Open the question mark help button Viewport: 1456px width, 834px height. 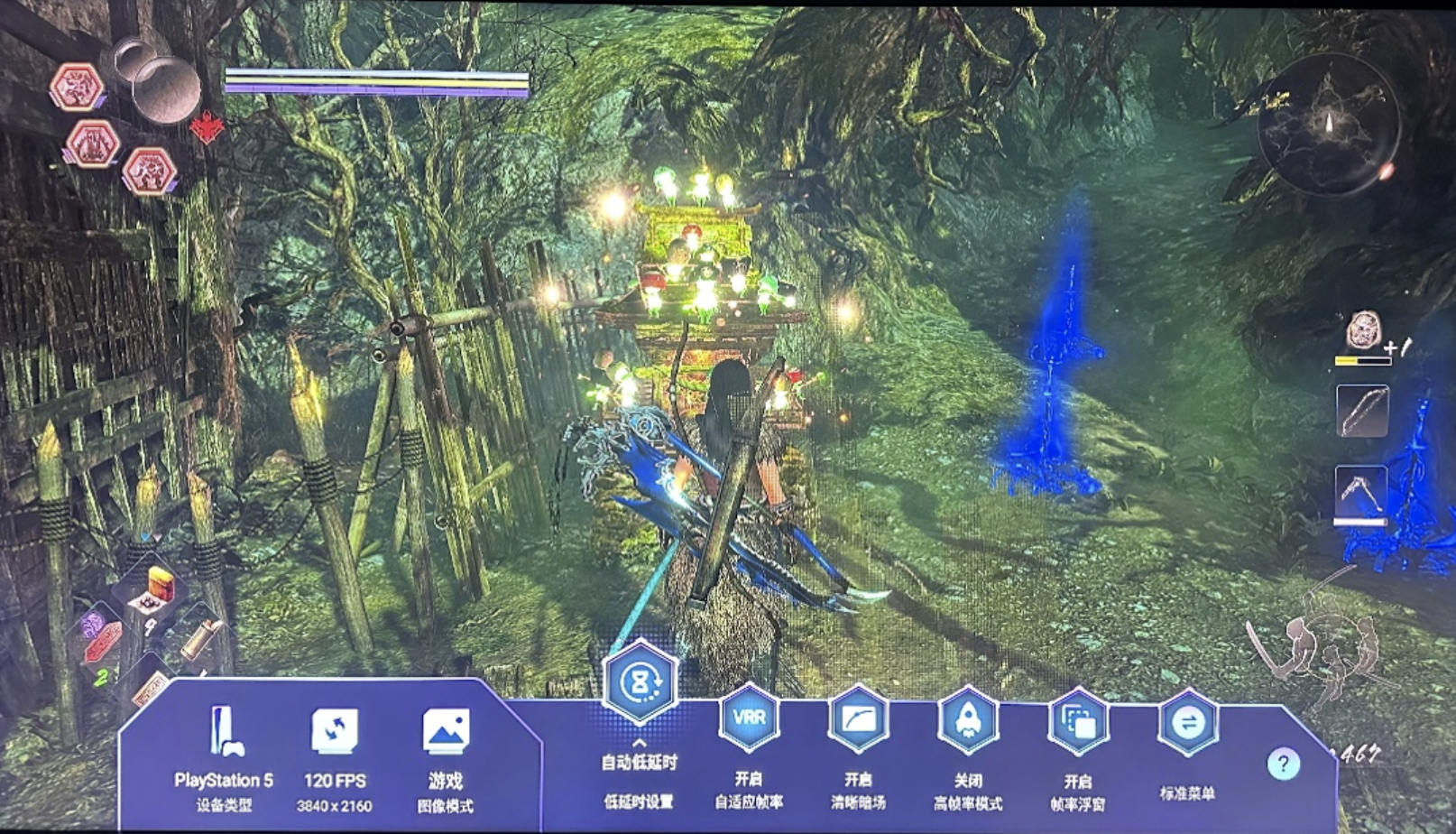click(x=1283, y=764)
